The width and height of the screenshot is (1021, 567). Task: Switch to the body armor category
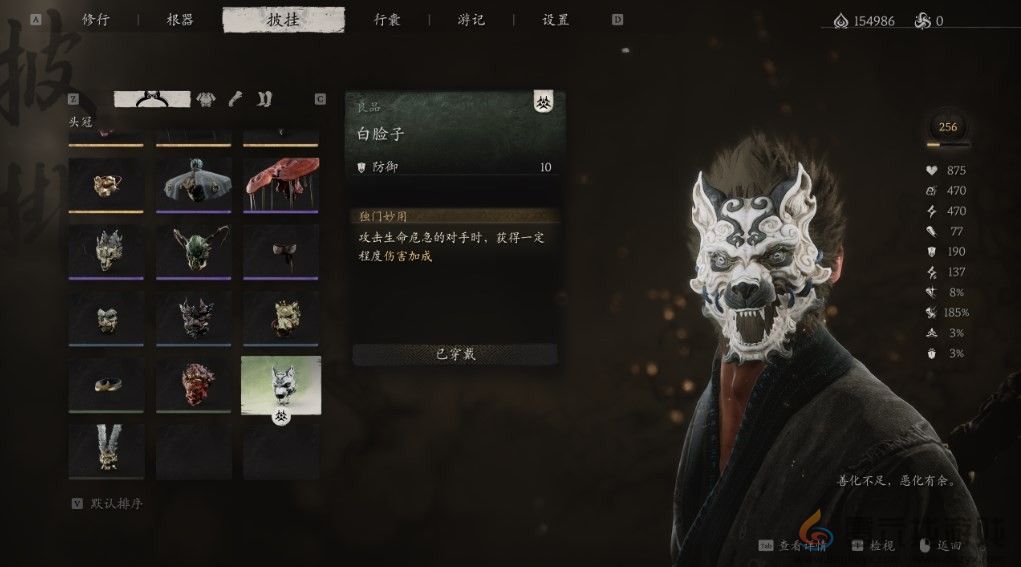[206, 98]
